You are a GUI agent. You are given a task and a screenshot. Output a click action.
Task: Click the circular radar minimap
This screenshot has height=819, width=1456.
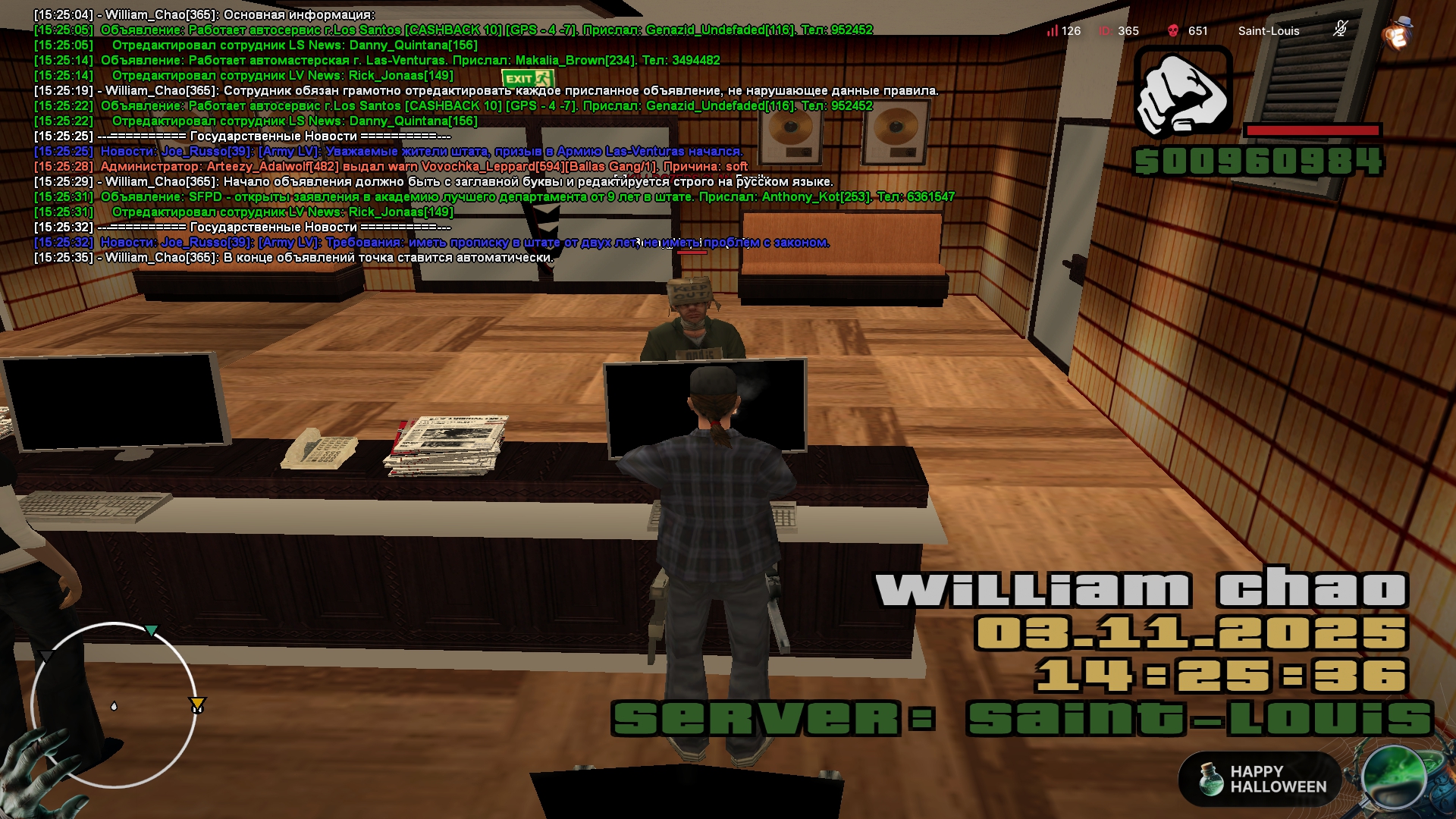[x=114, y=705]
